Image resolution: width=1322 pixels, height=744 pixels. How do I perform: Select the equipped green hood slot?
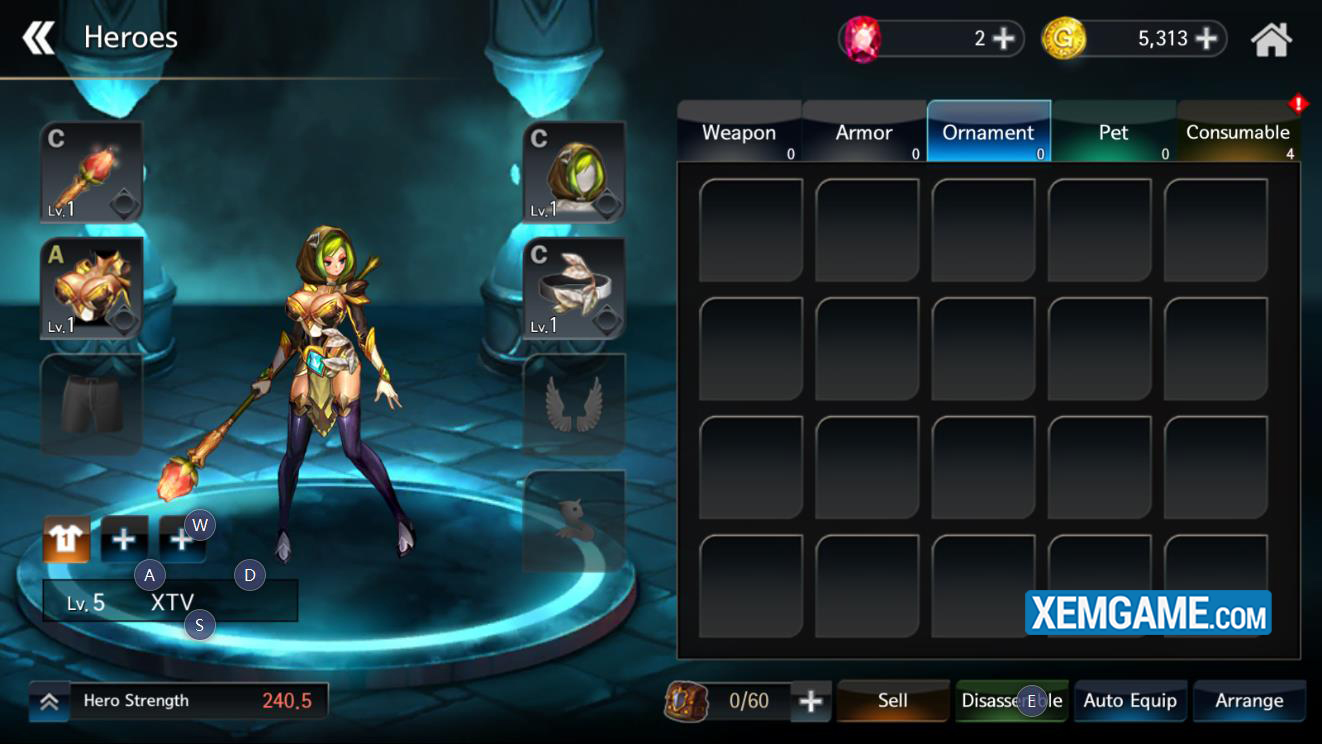pos(574,172)
